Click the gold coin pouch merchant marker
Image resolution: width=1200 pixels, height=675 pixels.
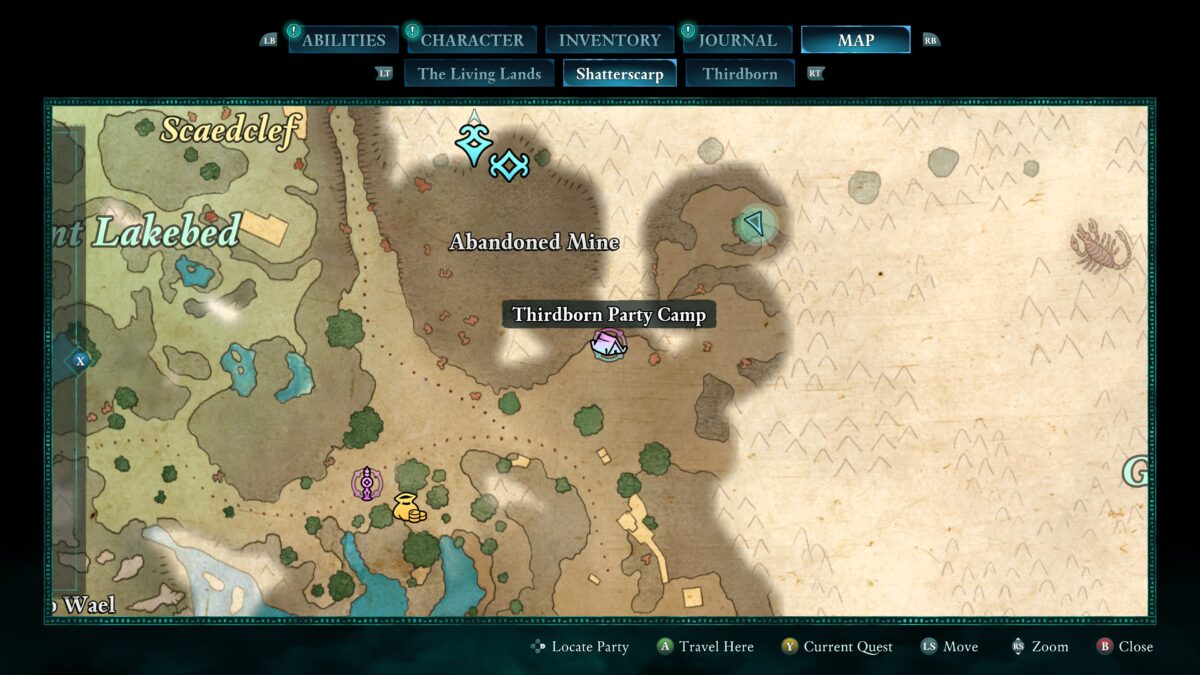(408, 508)
